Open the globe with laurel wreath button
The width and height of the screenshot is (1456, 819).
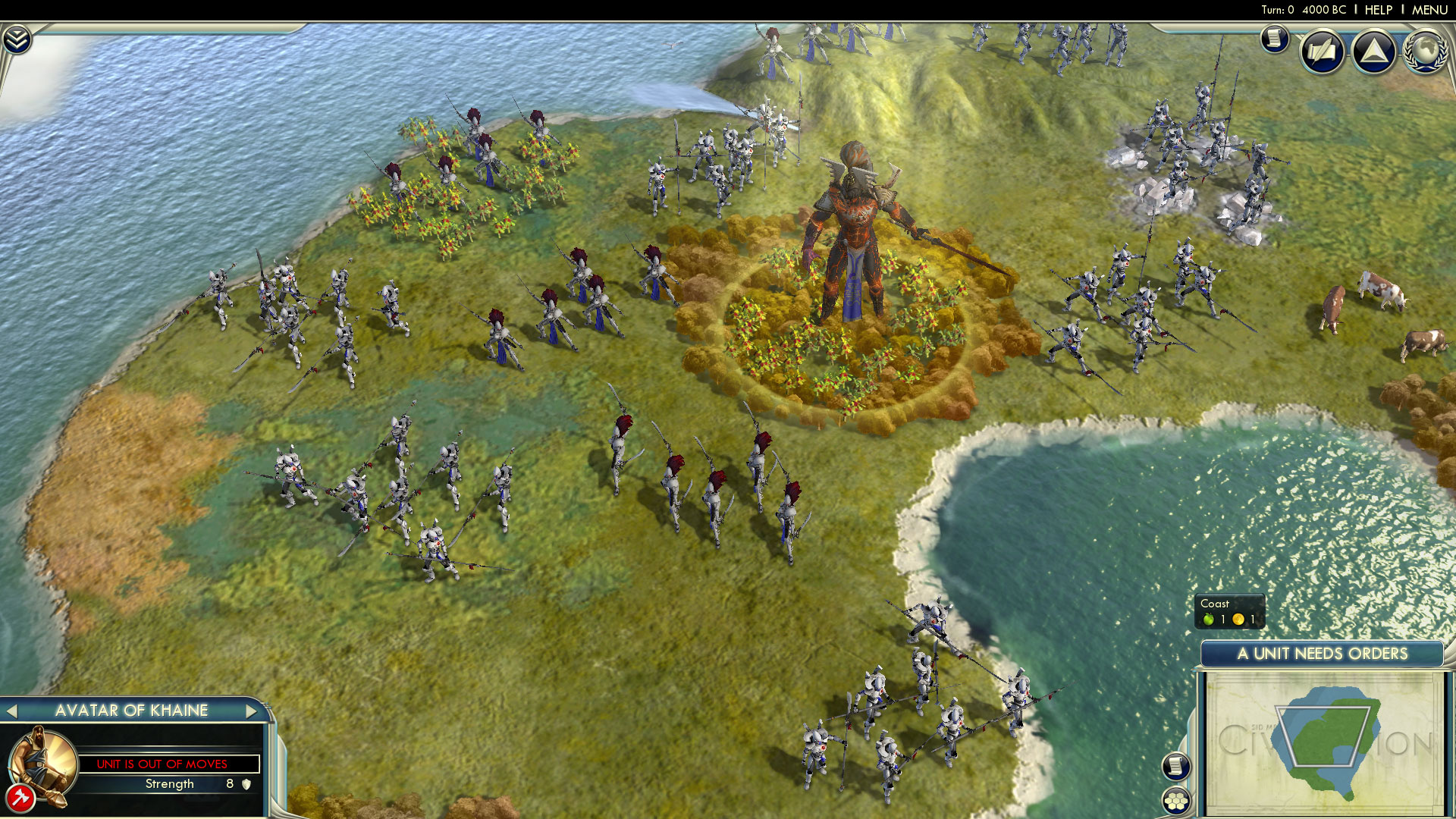1425,52
